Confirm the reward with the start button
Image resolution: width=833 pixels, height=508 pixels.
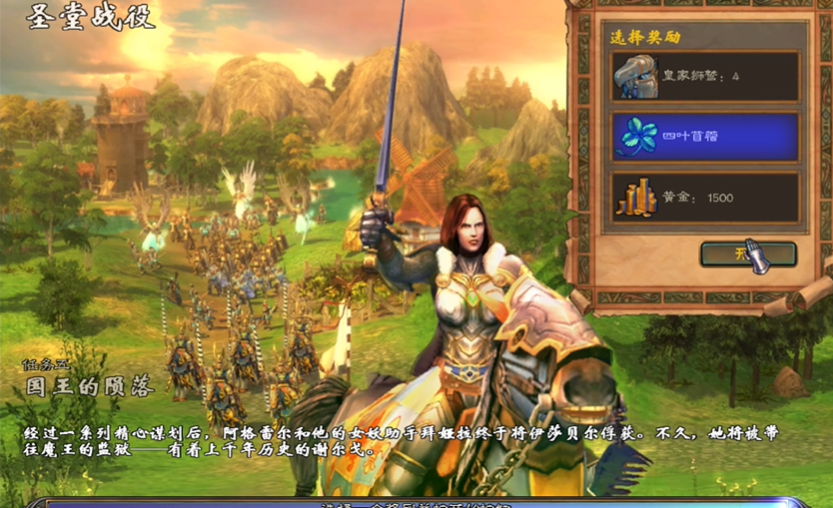[748, 254]
